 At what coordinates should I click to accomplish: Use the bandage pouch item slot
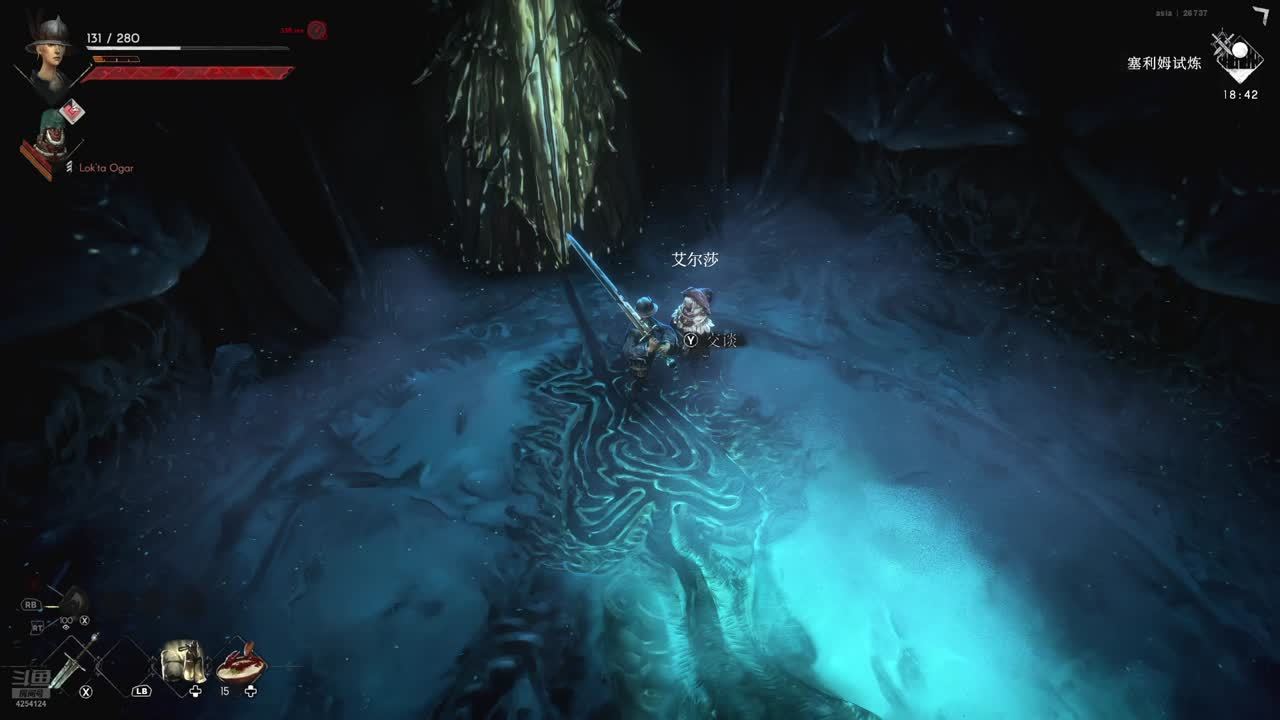pyautogui.click(x=183, y=661)
